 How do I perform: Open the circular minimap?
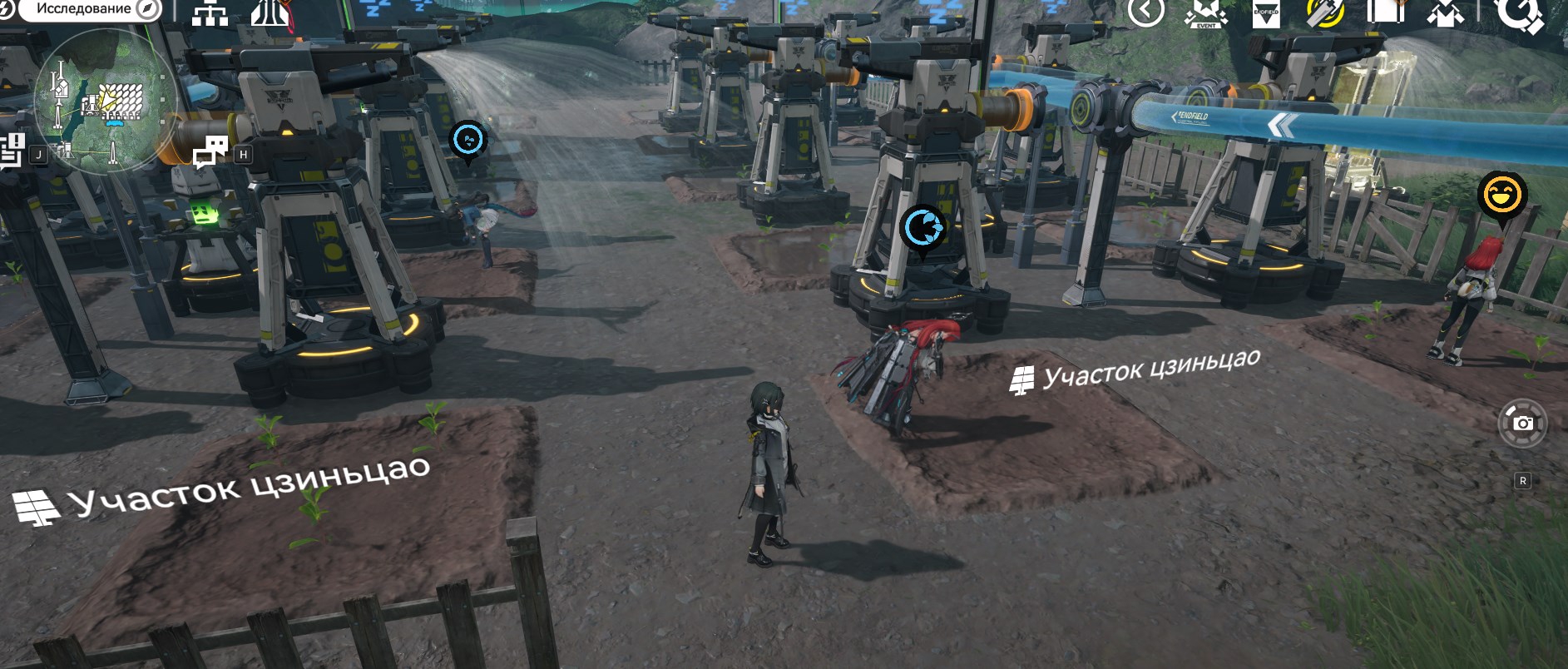click(x=105, y=102)
